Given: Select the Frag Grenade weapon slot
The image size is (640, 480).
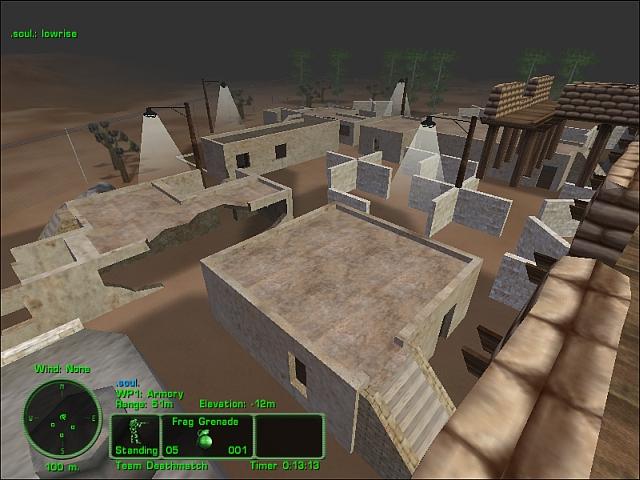Looking at the screenshot, I should [206, 436].
